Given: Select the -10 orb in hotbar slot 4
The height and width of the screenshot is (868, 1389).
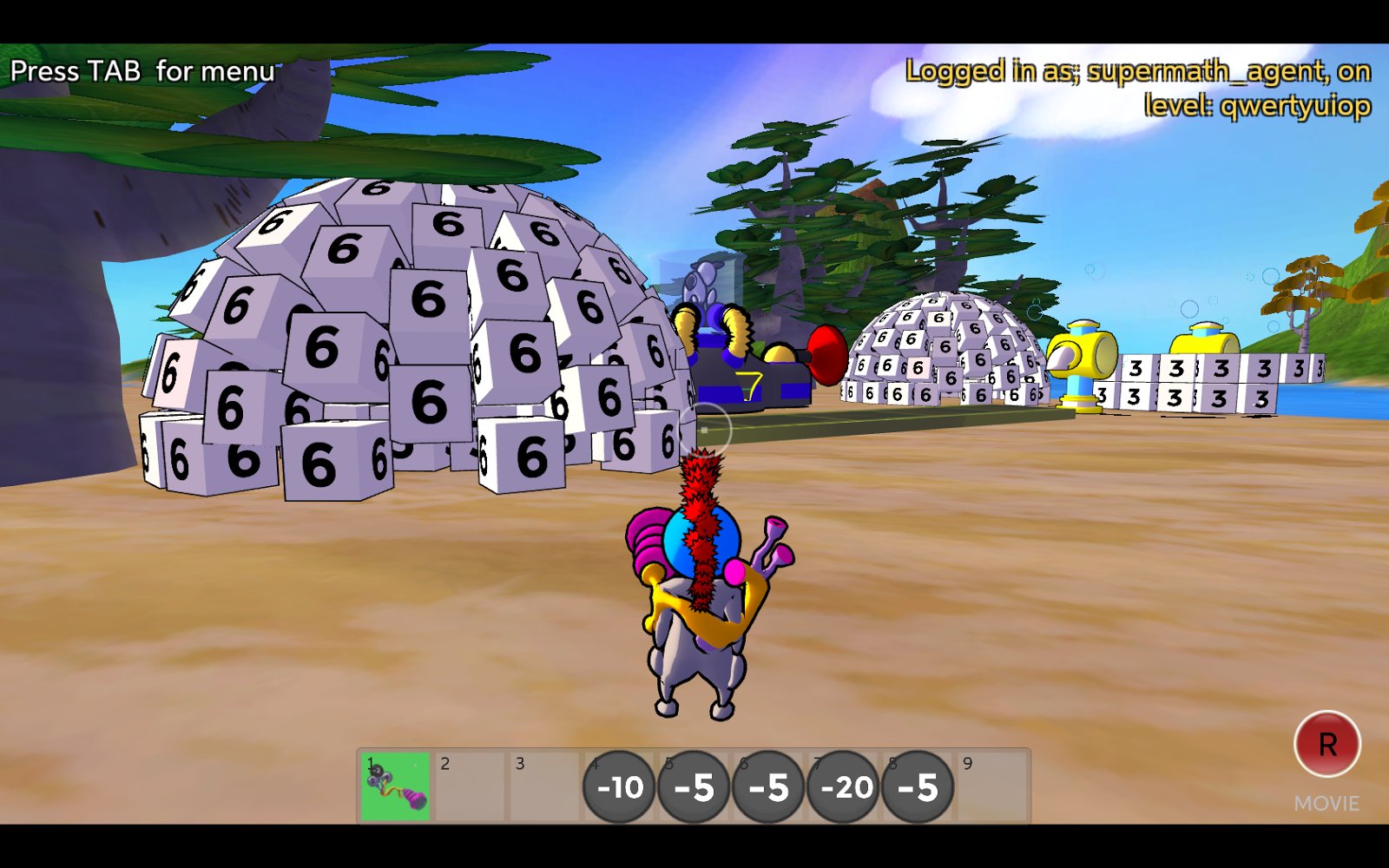Looking at the screenshot, I should pos(618,787).
